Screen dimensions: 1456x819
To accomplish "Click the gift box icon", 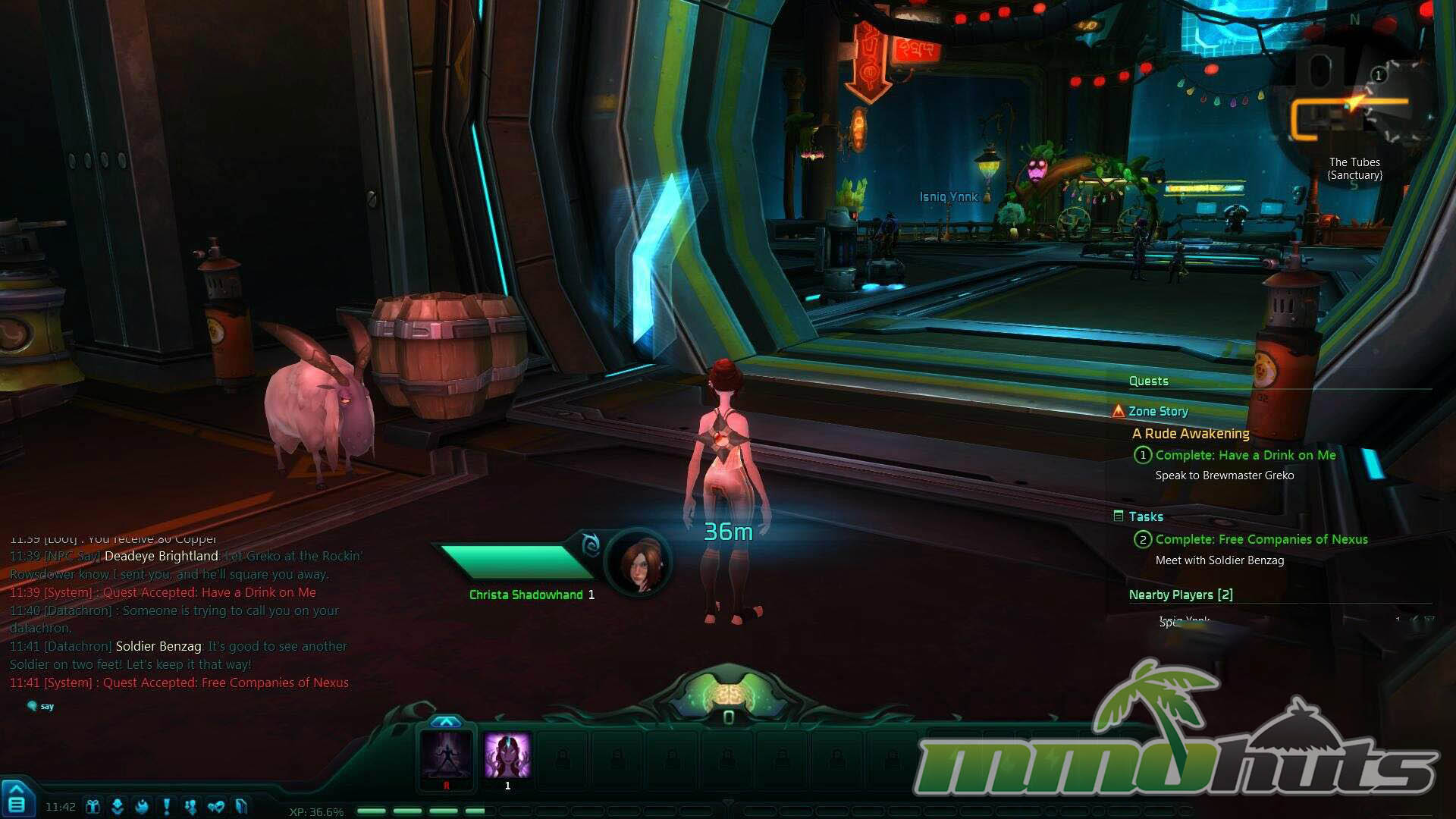I will [93, 806].
